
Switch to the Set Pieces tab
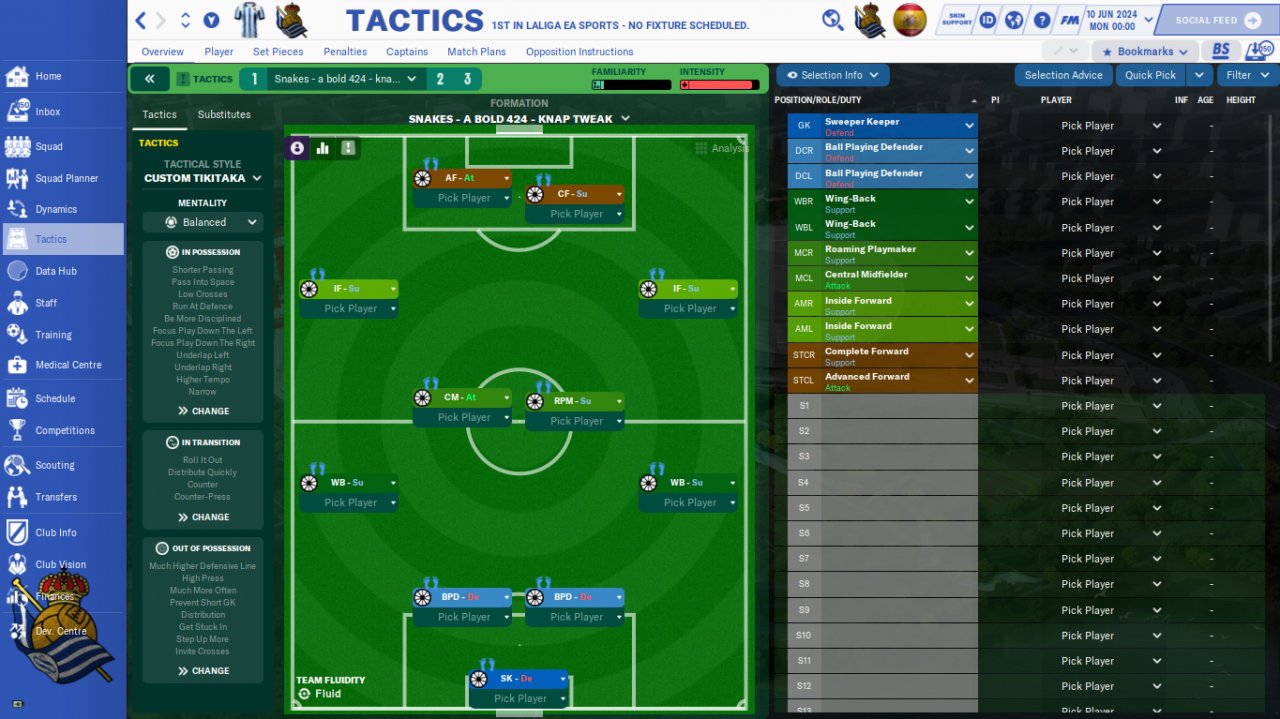click(278, 52)
